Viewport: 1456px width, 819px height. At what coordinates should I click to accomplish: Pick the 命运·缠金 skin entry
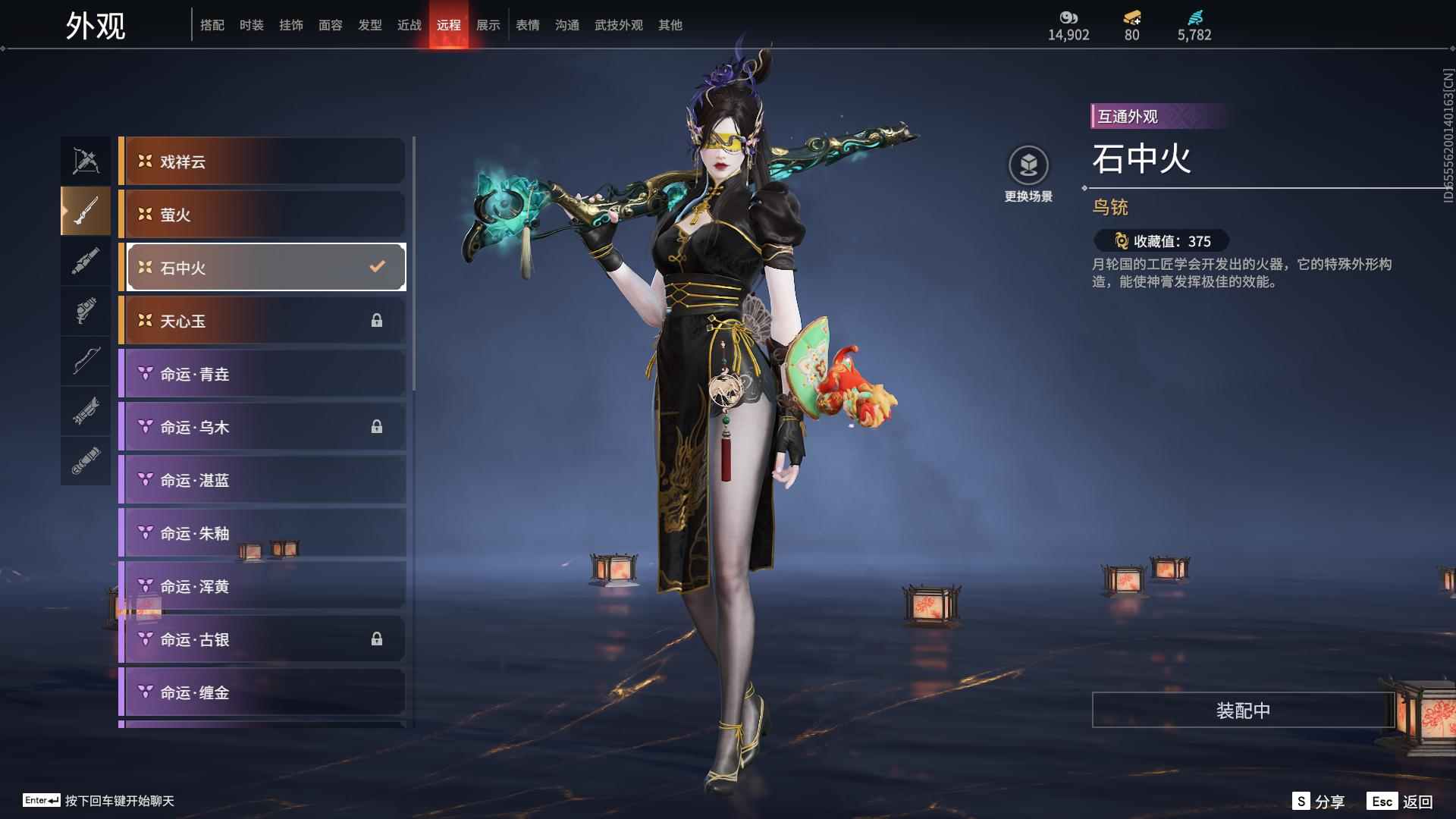(x=264, y=692)
